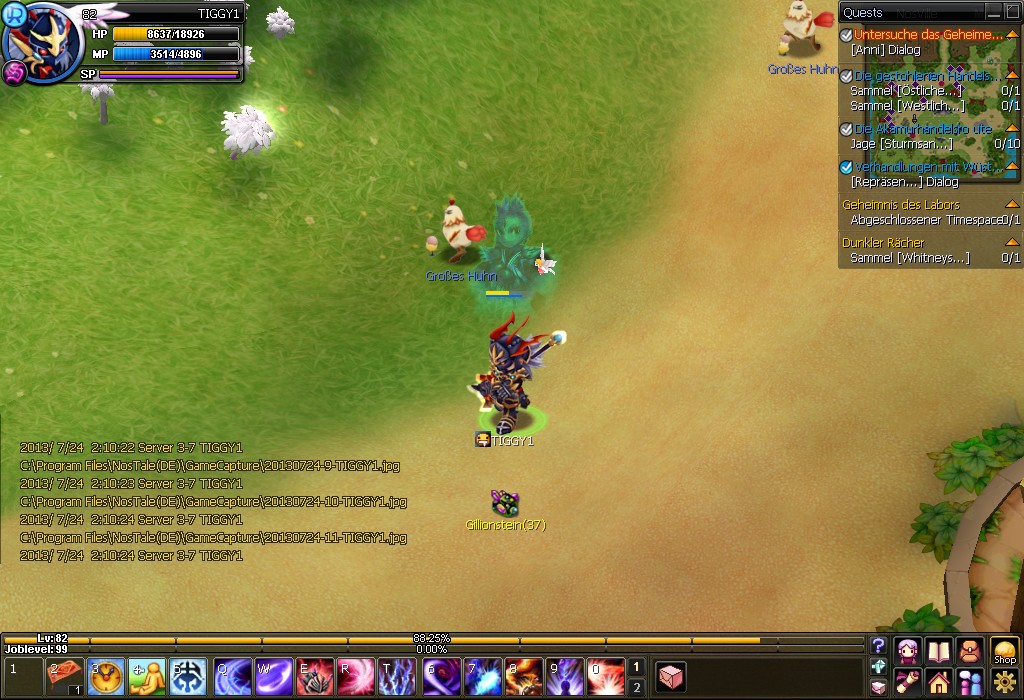Collapse the 'Geheimnis des Labors' quest
This screenshot has width=1024, height=700.
(1011, 205)
